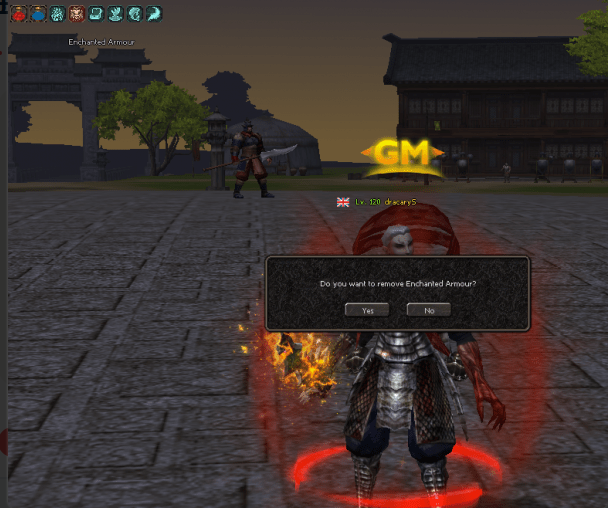608x508 pixels.
Task: Click the red potion buff icon
Action: [x=18, y=14]
